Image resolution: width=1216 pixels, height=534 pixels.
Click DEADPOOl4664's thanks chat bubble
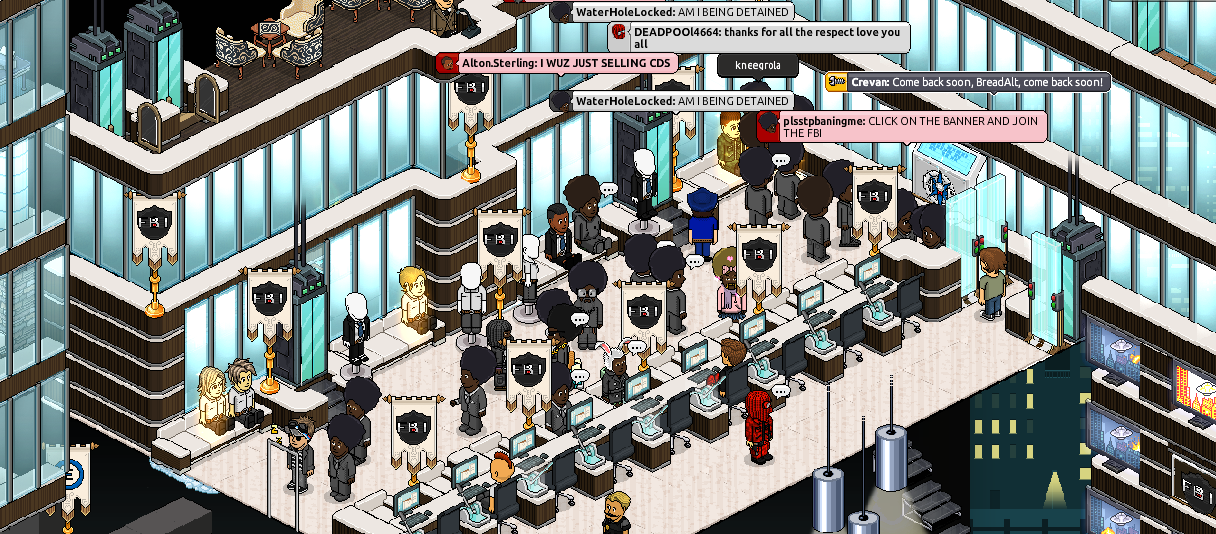click(760, 38)
